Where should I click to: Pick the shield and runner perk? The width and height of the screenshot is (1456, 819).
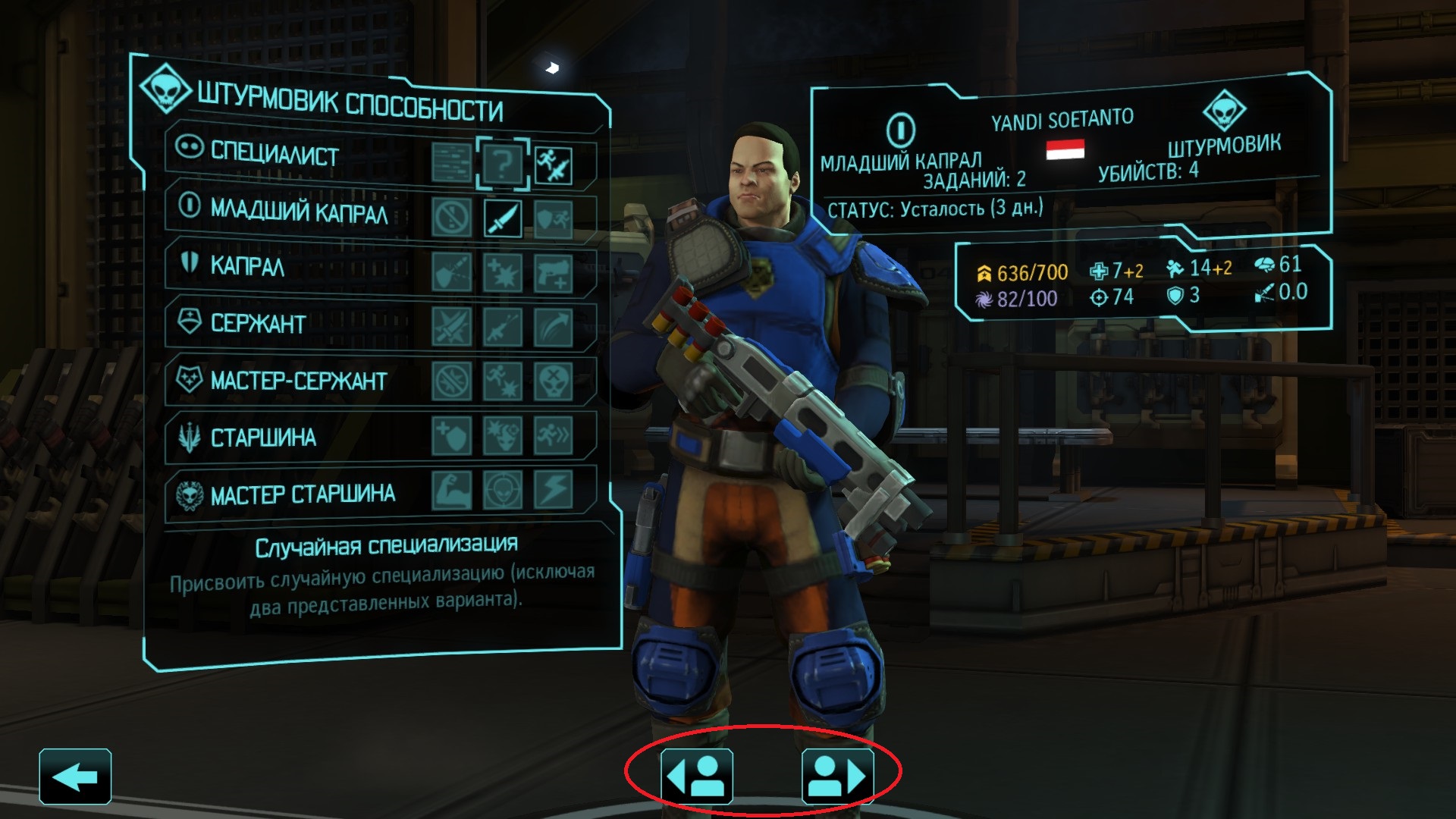tap(554, 220)
